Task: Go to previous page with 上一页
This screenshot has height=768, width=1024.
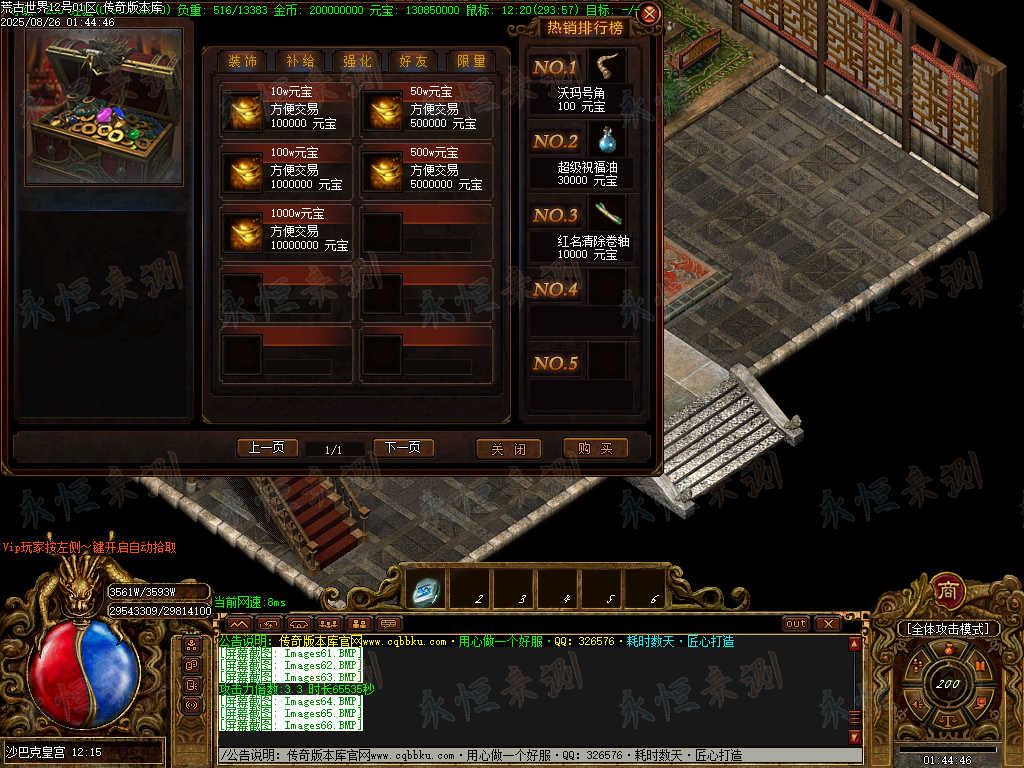Action: click(x=267, y=448)
